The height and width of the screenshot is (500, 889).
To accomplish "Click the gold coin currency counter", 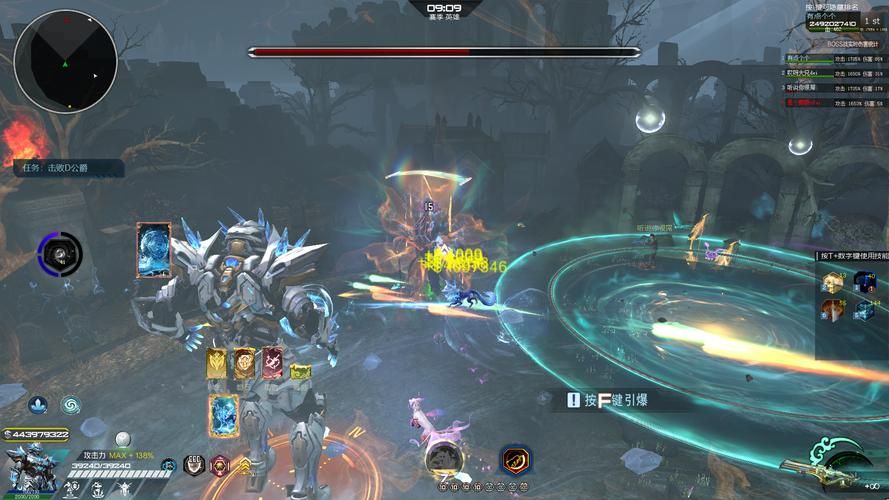I will click(36, 434).
